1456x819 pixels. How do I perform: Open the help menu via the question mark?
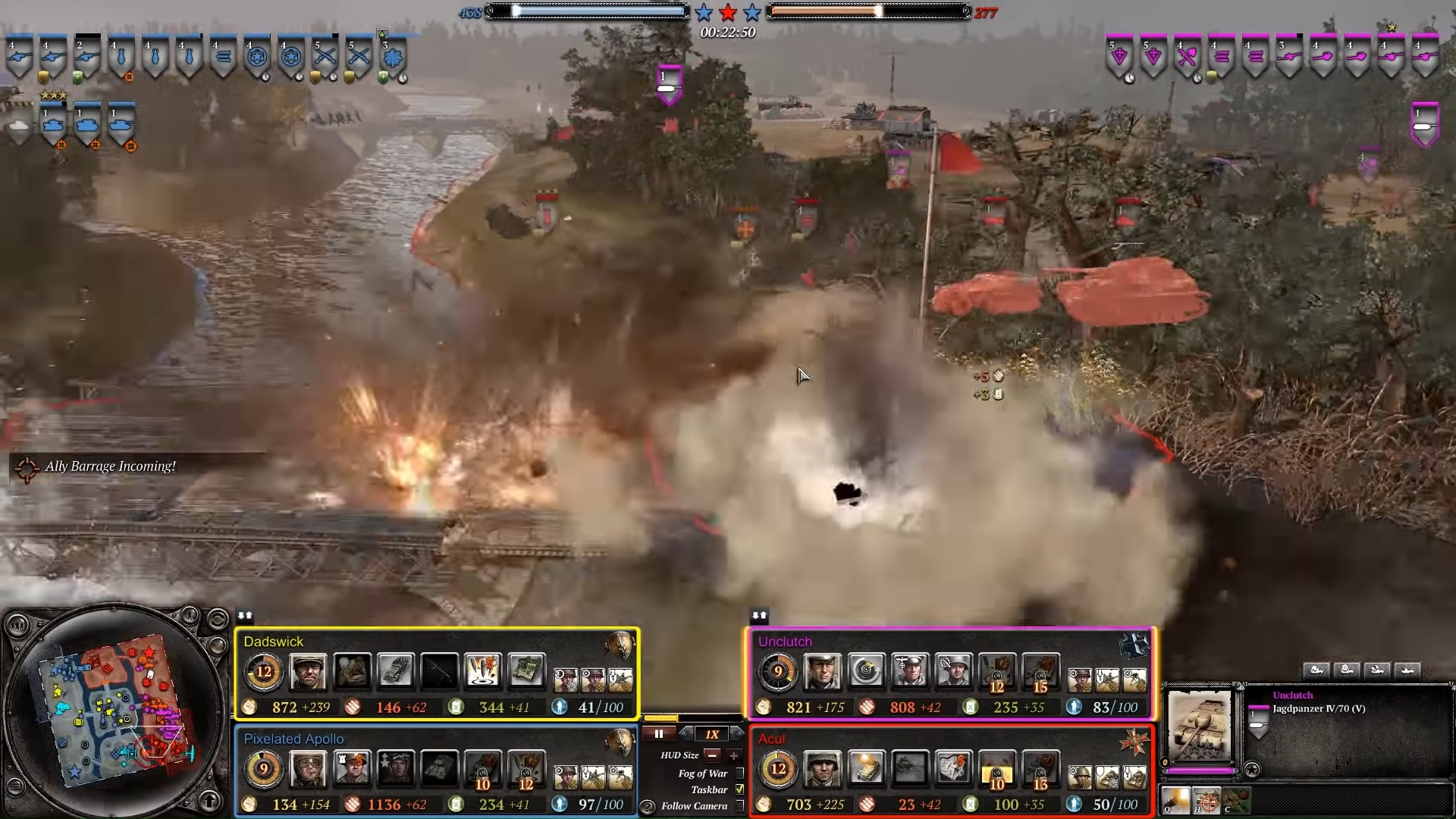[648, 806]
